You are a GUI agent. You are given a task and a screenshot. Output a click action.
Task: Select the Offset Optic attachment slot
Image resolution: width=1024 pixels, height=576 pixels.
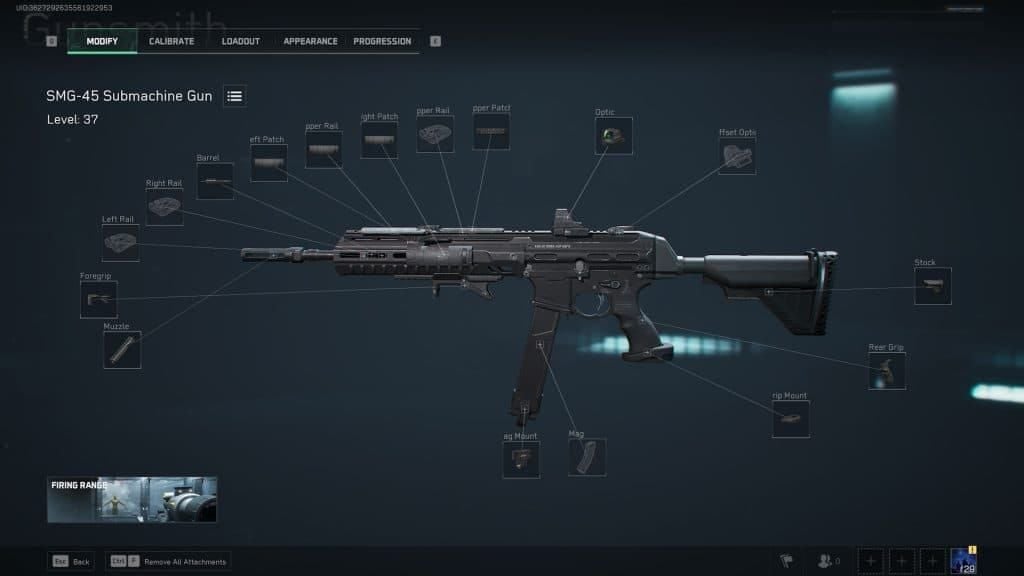(737, 156)
